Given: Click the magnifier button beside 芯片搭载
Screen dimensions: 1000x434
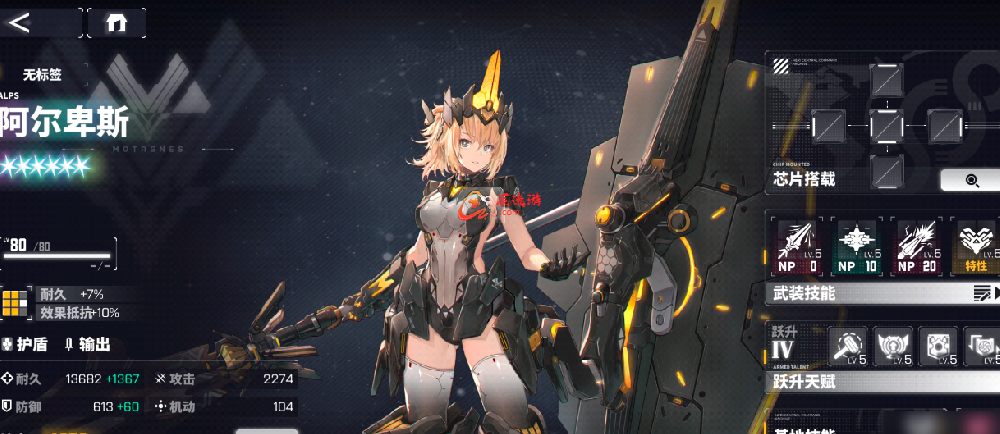Looking at the screenshot, I should click(x=968, y=180).
